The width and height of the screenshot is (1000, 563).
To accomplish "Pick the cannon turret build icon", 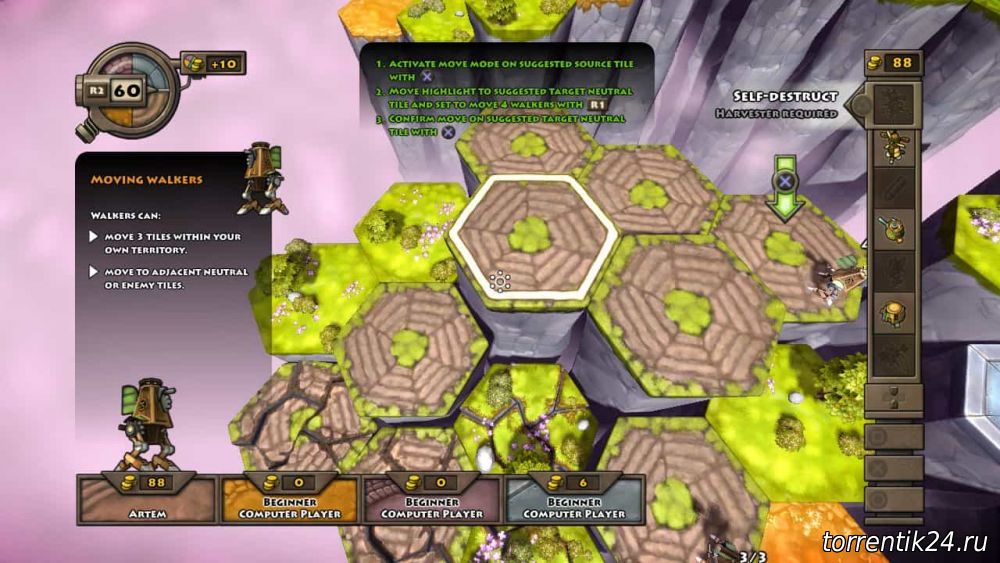I will (892, 229).
